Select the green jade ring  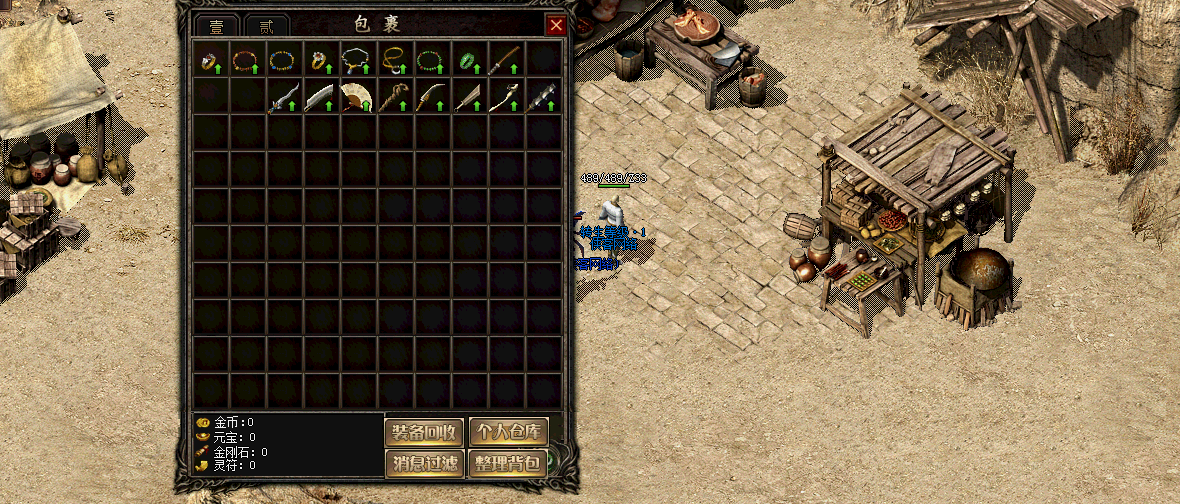pos(468,59)
